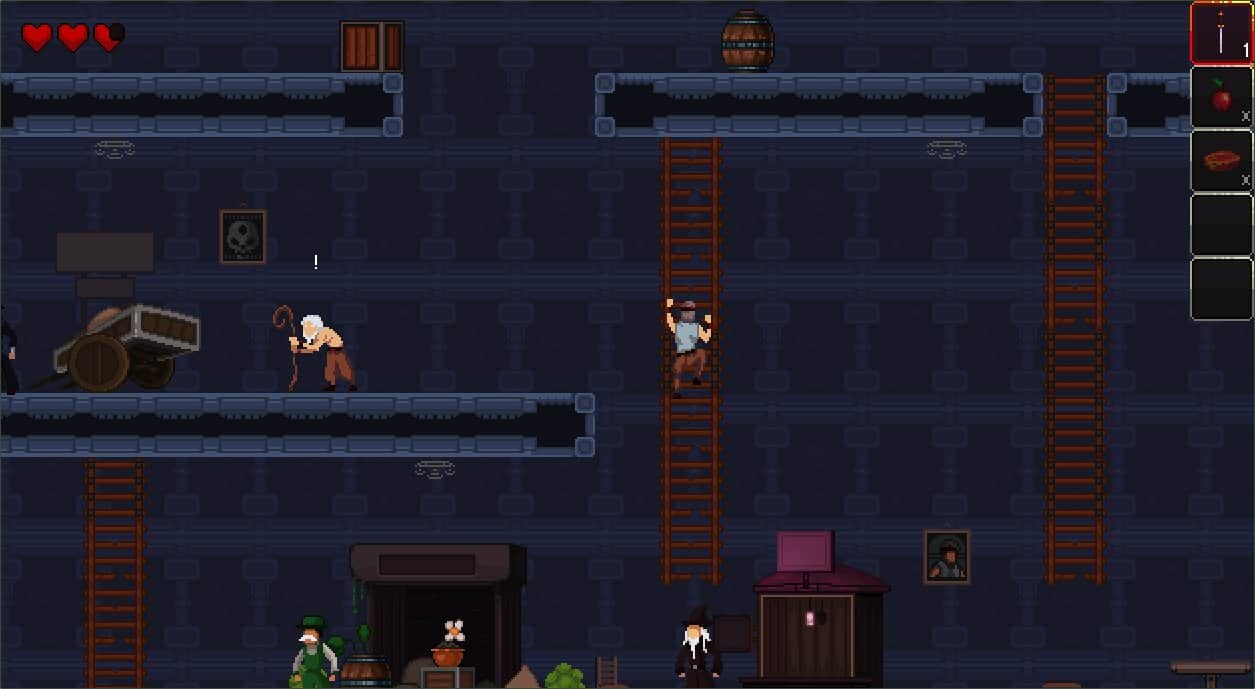Choose the red apple inventory slot
1255x689 pixels.
coord(1221,97)
